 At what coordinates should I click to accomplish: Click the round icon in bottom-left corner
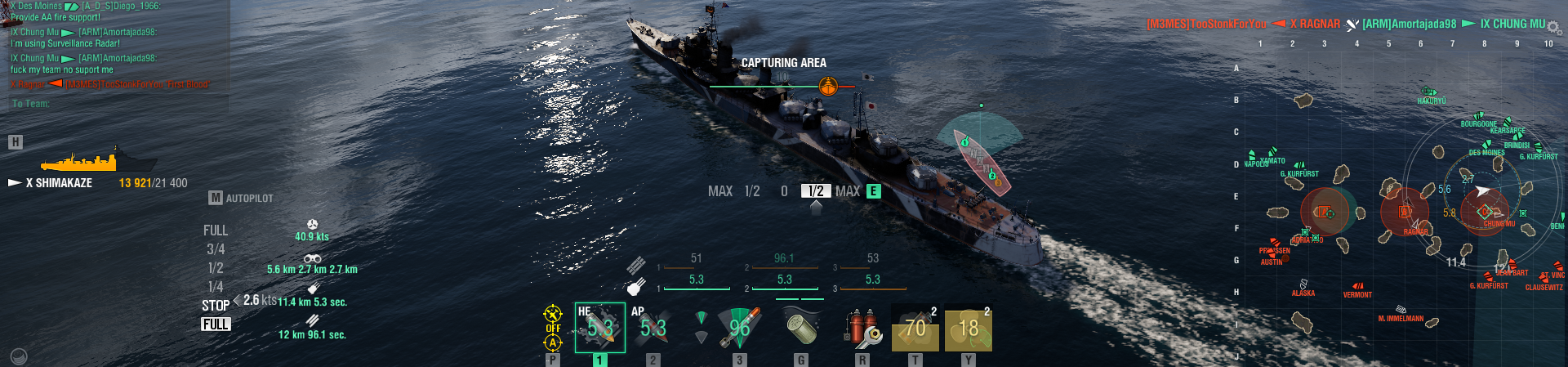click(x=18, y=356)
